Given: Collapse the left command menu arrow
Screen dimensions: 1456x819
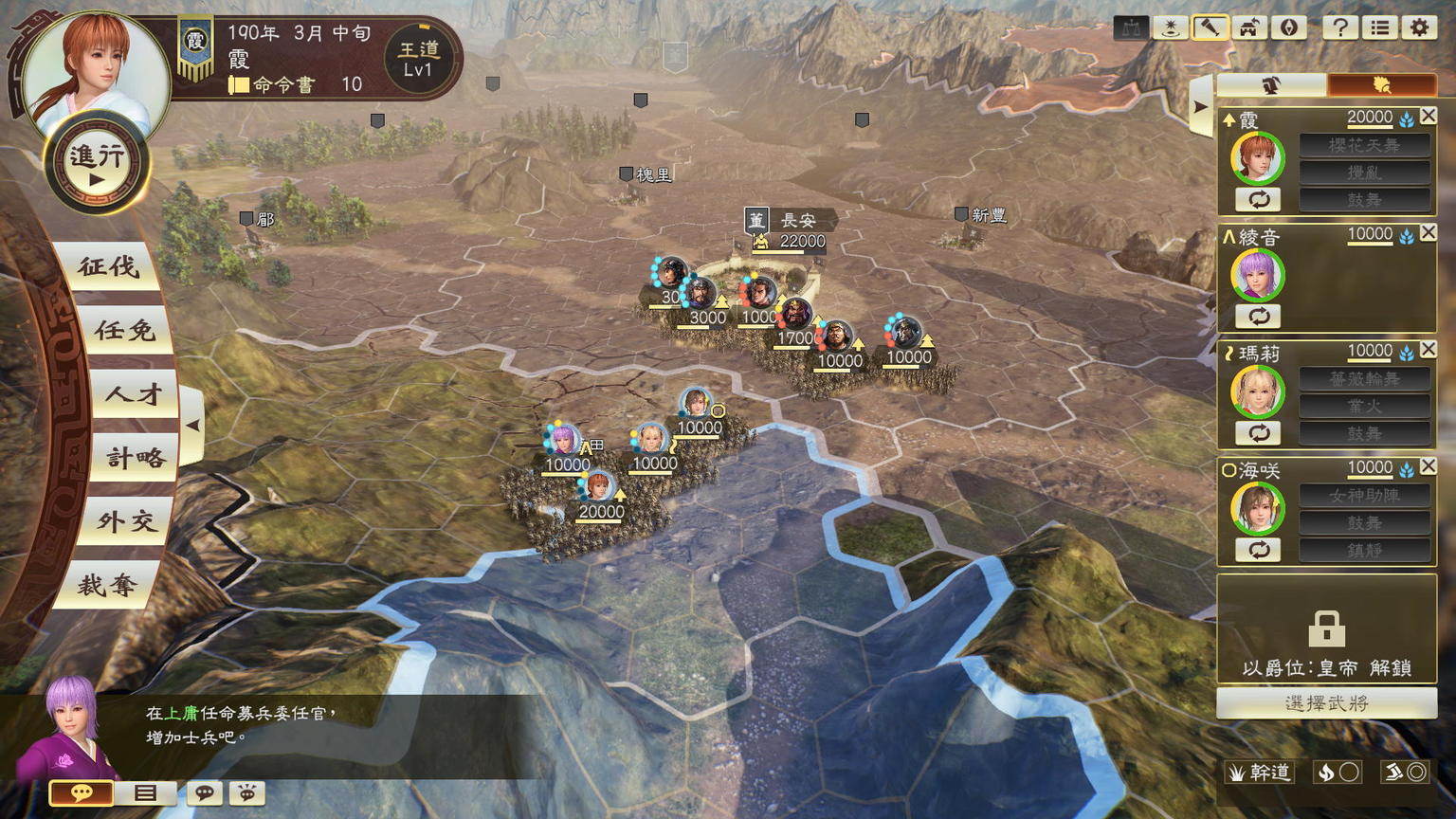Looking at the screenshot, I should point(192,426).
